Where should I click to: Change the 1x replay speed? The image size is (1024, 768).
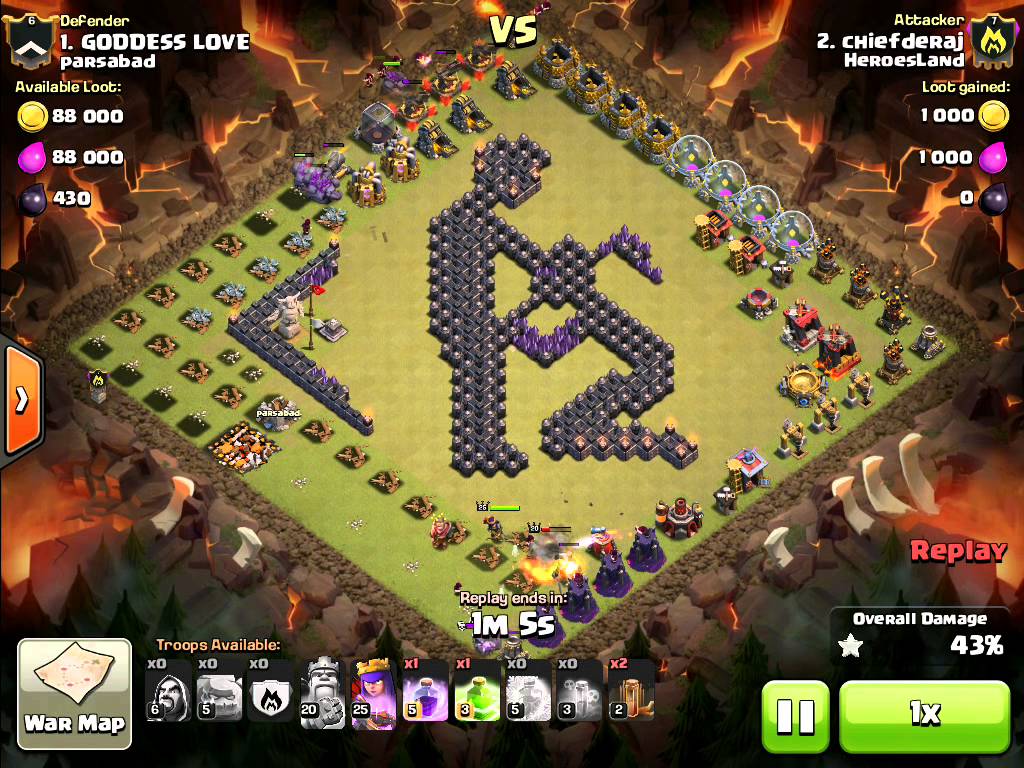point(924,714)
